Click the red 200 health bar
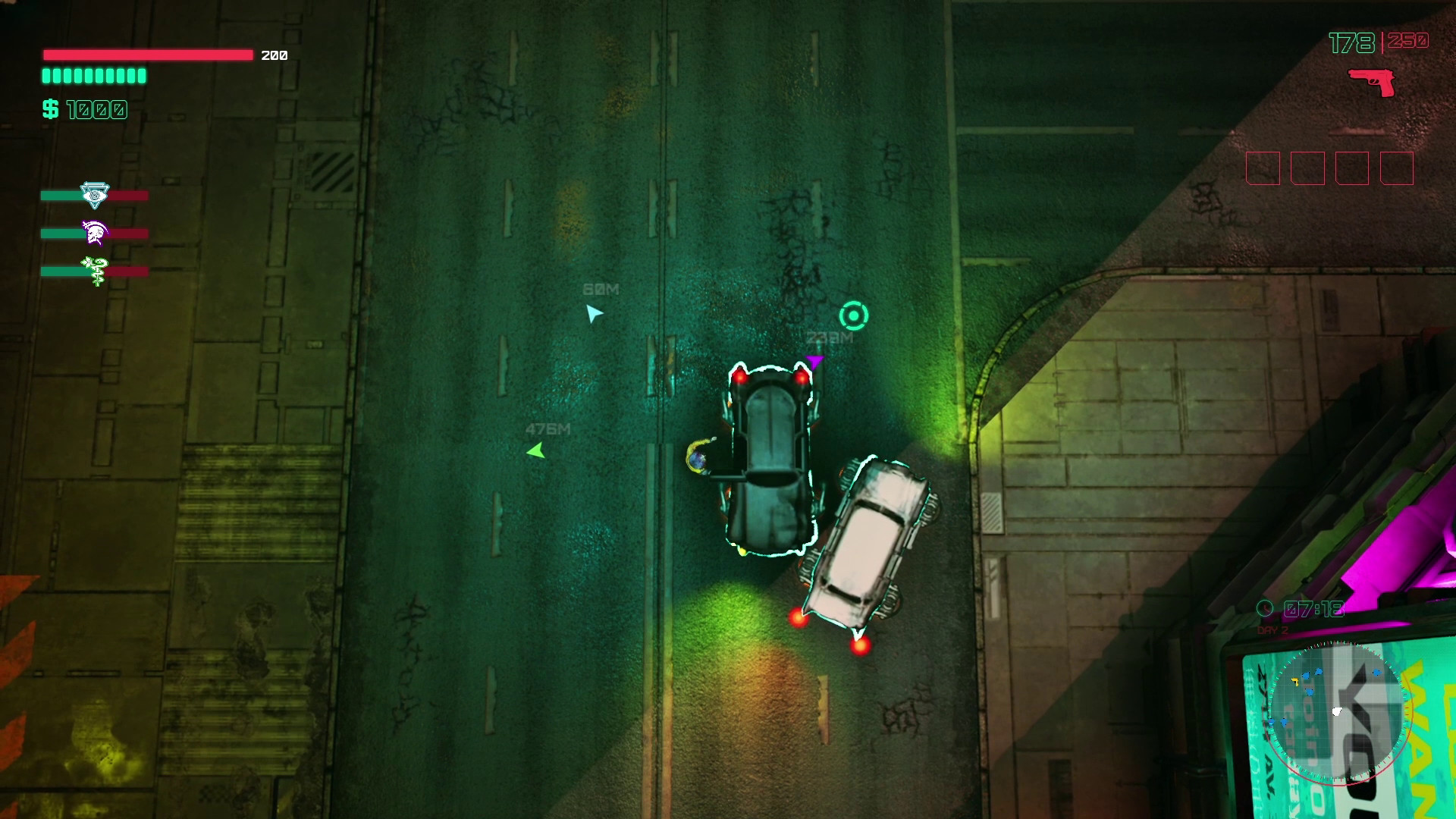This screenshot has width=1456, height=819. coord(149,55)
